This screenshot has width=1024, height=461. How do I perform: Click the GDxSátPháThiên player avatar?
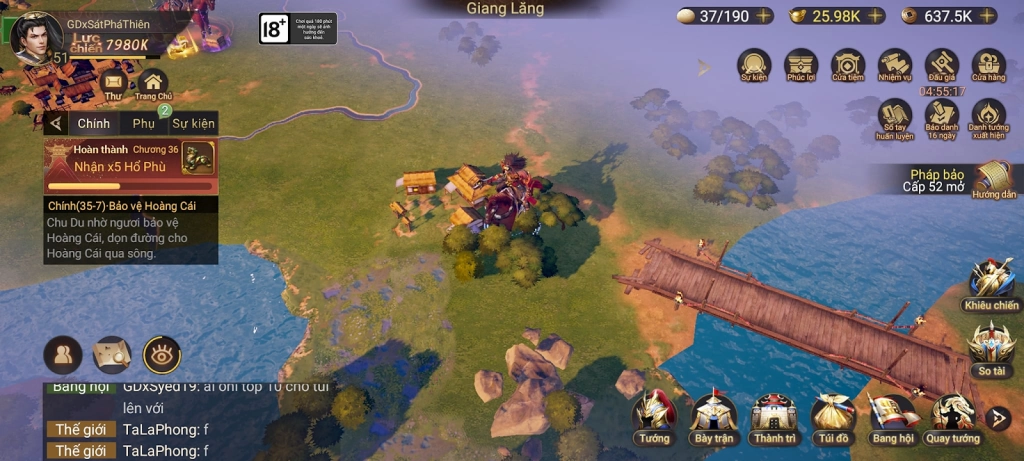[35, 36]
